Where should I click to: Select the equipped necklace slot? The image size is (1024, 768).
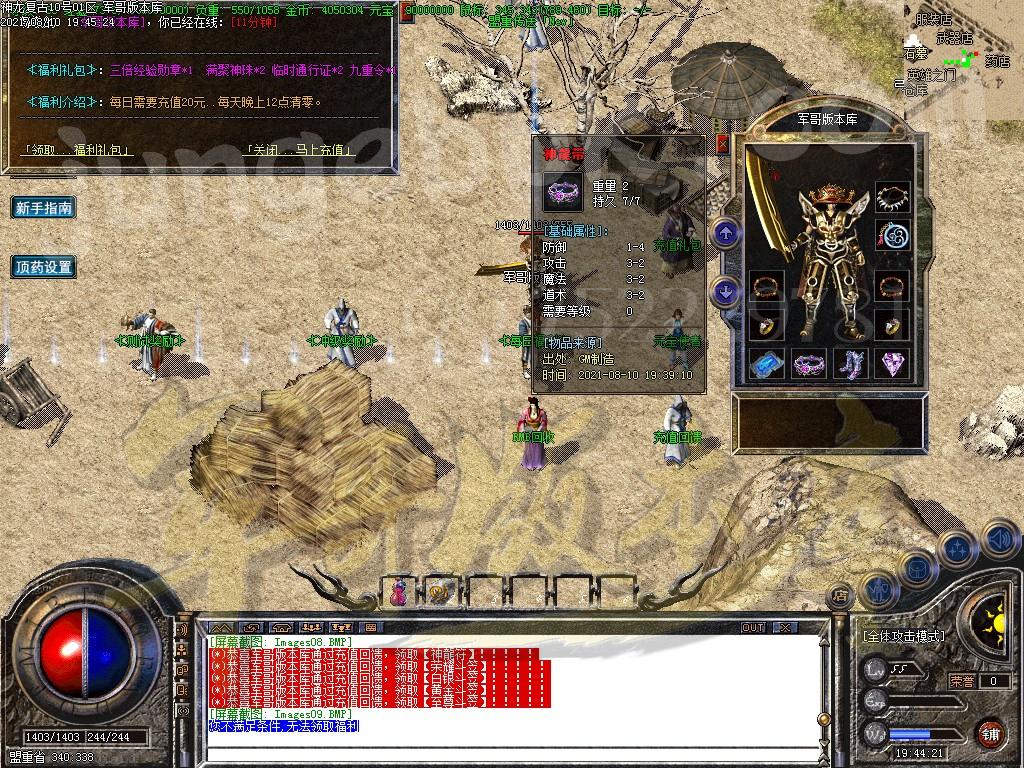(892, 198)
